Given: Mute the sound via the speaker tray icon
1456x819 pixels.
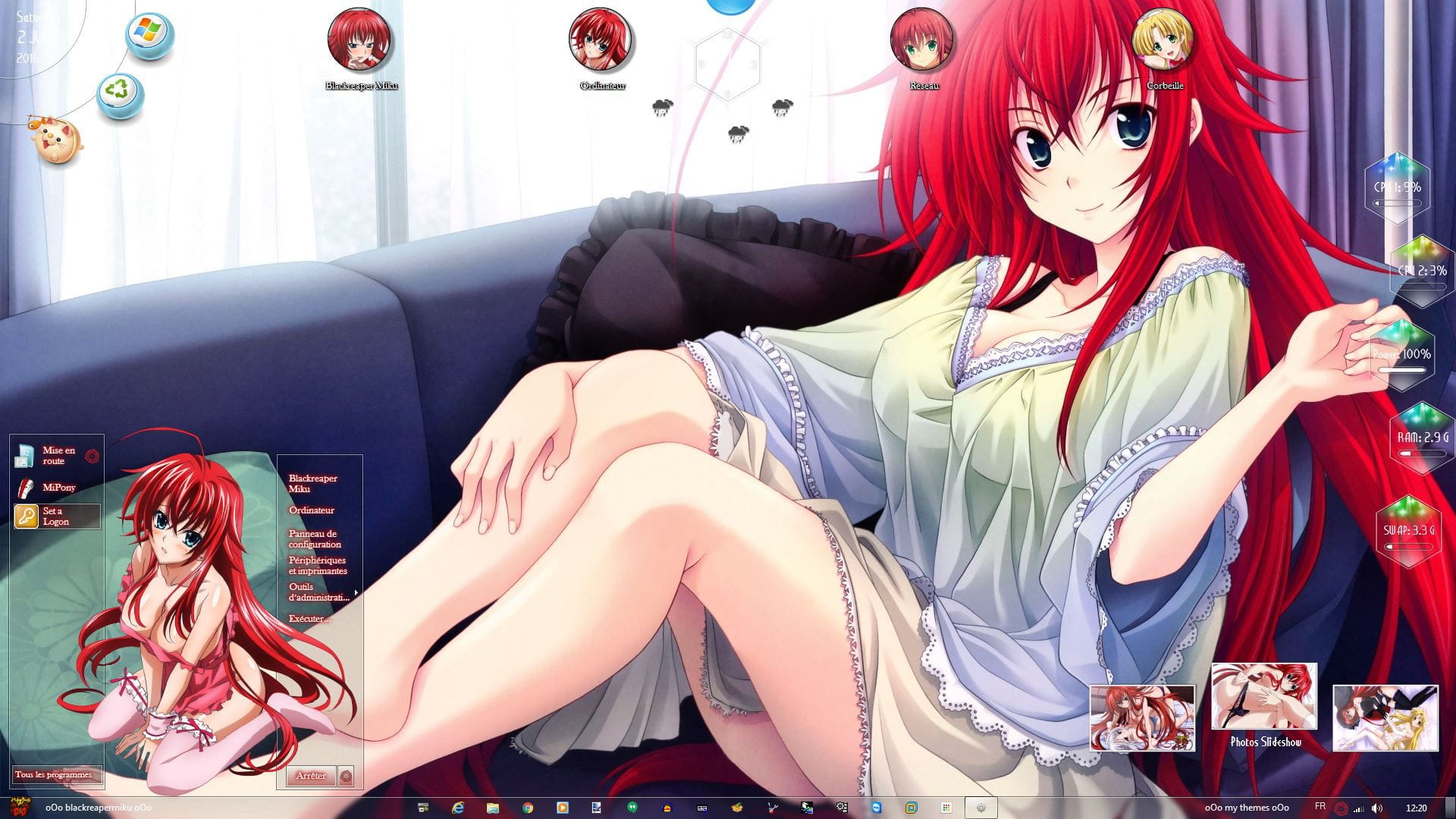Looking at the screenshot, I should pyautogui.click(x=1377, y=808).
